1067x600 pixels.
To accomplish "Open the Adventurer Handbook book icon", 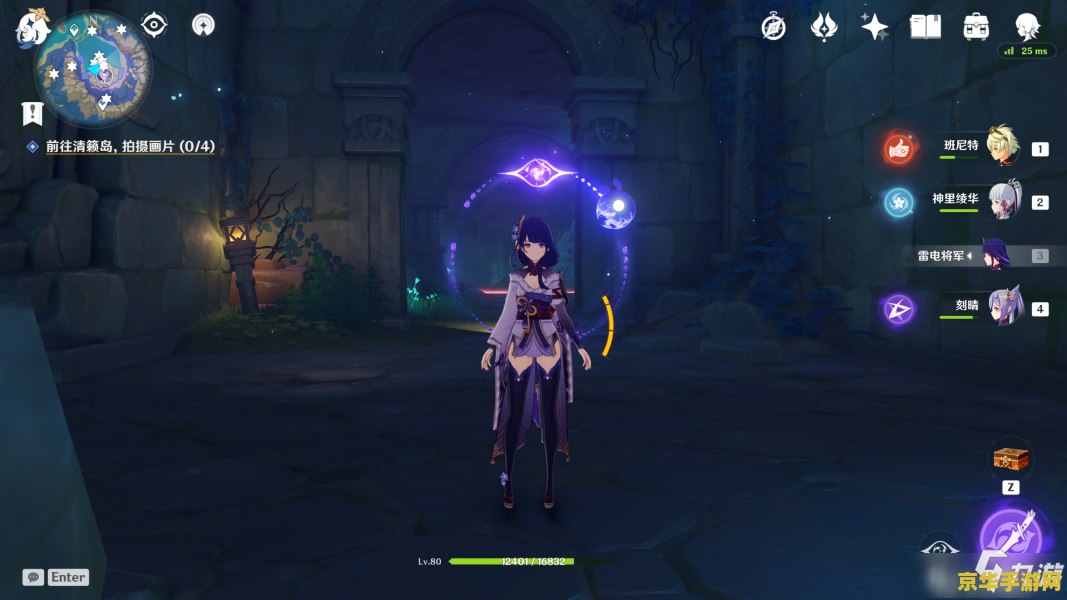I will point(925,27).
